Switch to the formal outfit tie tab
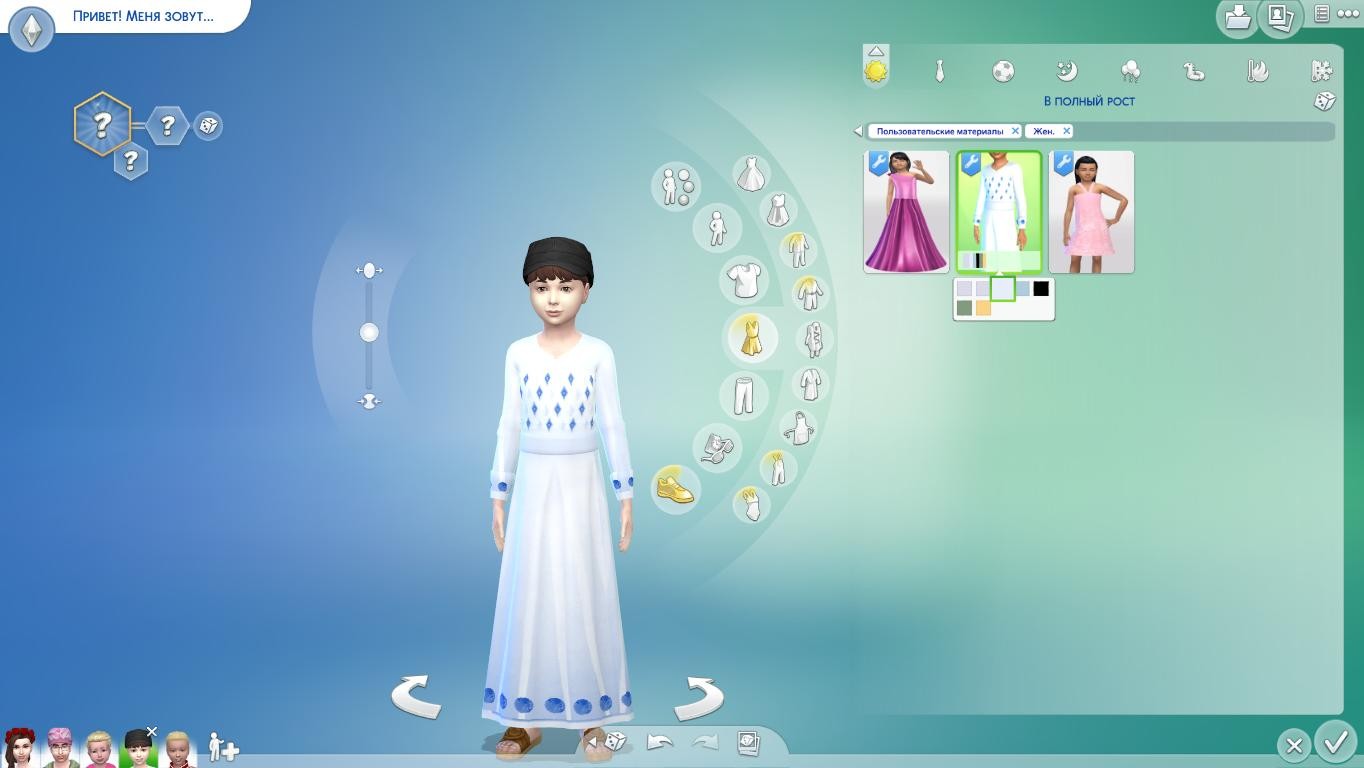This screenshot has width=1364, height=768. click(x=939, y=71)
